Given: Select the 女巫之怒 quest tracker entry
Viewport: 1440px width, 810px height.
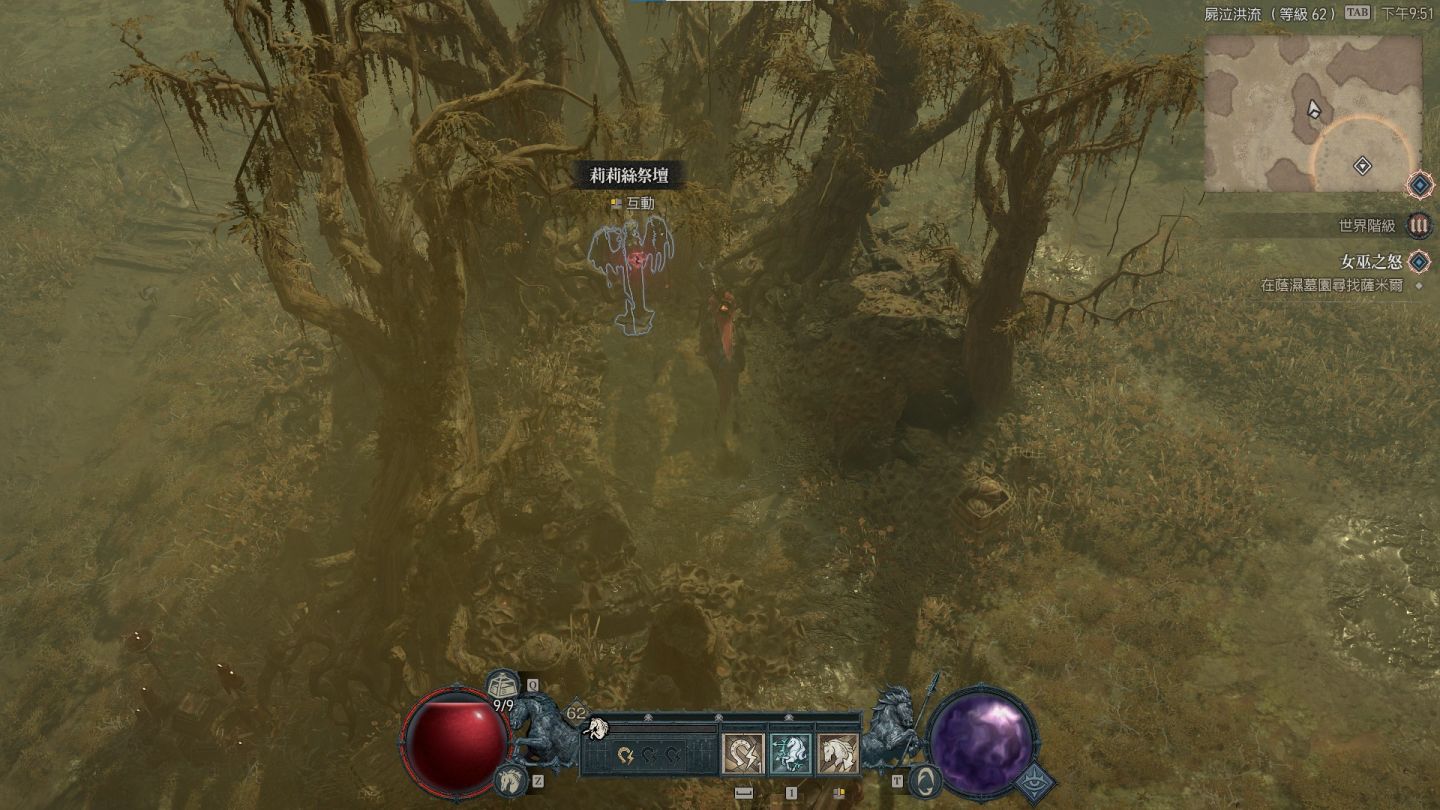Looking at the screenshot, I should point(1368,262).
